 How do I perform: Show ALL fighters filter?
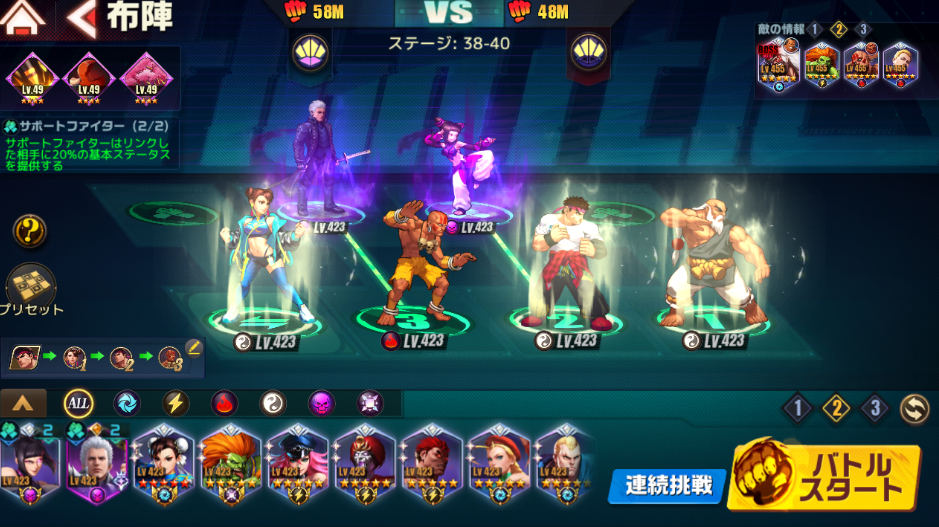tap(79, 403)
